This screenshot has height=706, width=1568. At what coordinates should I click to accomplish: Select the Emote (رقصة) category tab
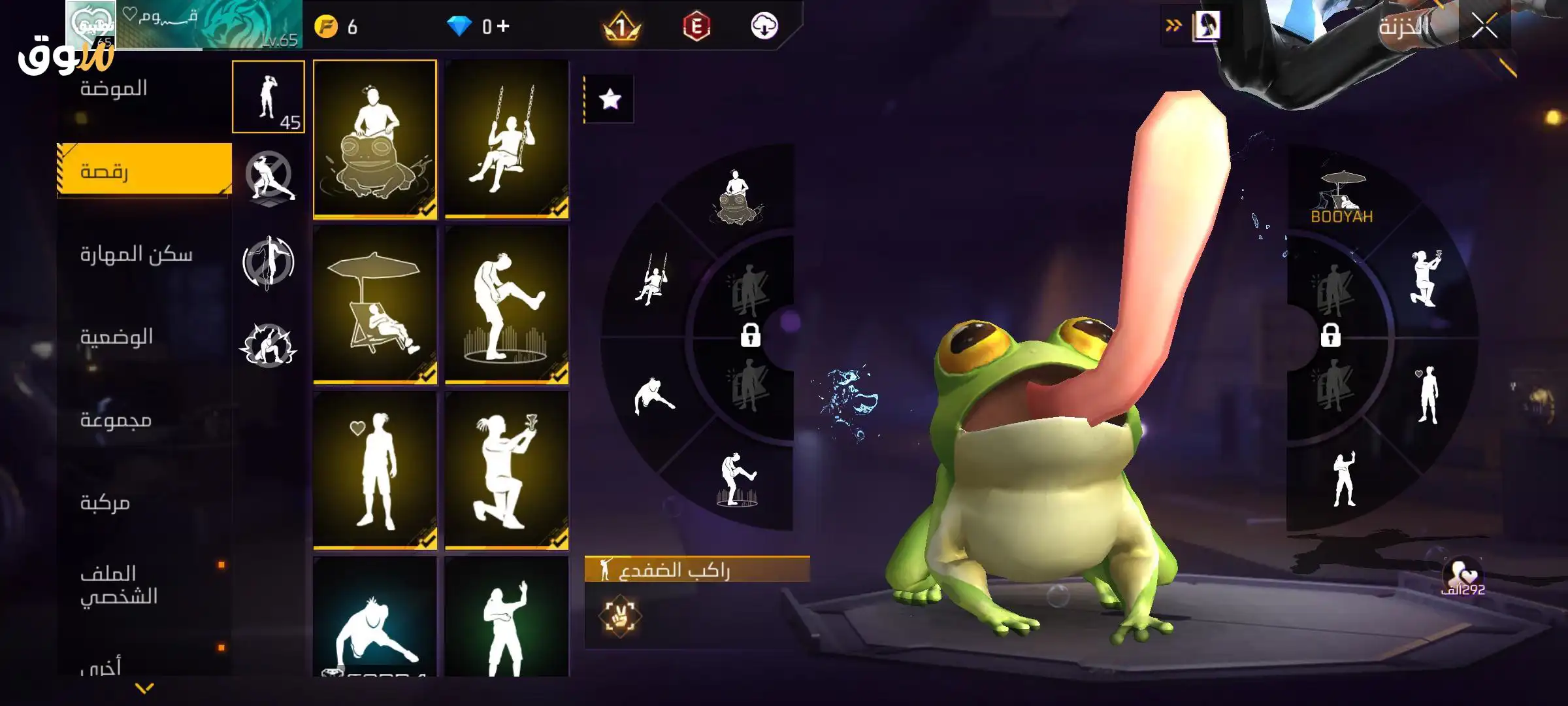pyautogui.click(x=144, y=171)
